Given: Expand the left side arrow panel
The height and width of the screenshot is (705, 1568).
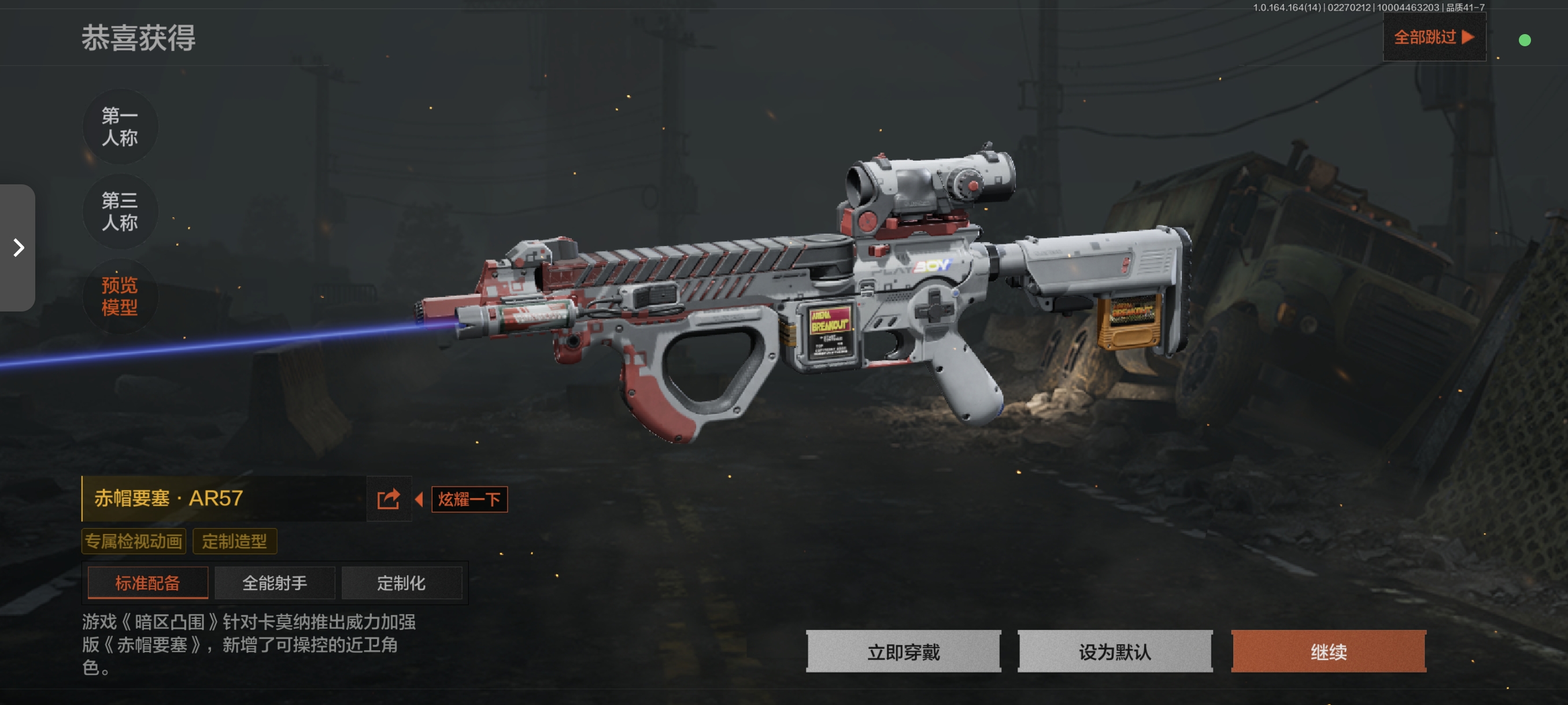Looking at the screenshot, I should pyautogui.click(x=19, y=247).
